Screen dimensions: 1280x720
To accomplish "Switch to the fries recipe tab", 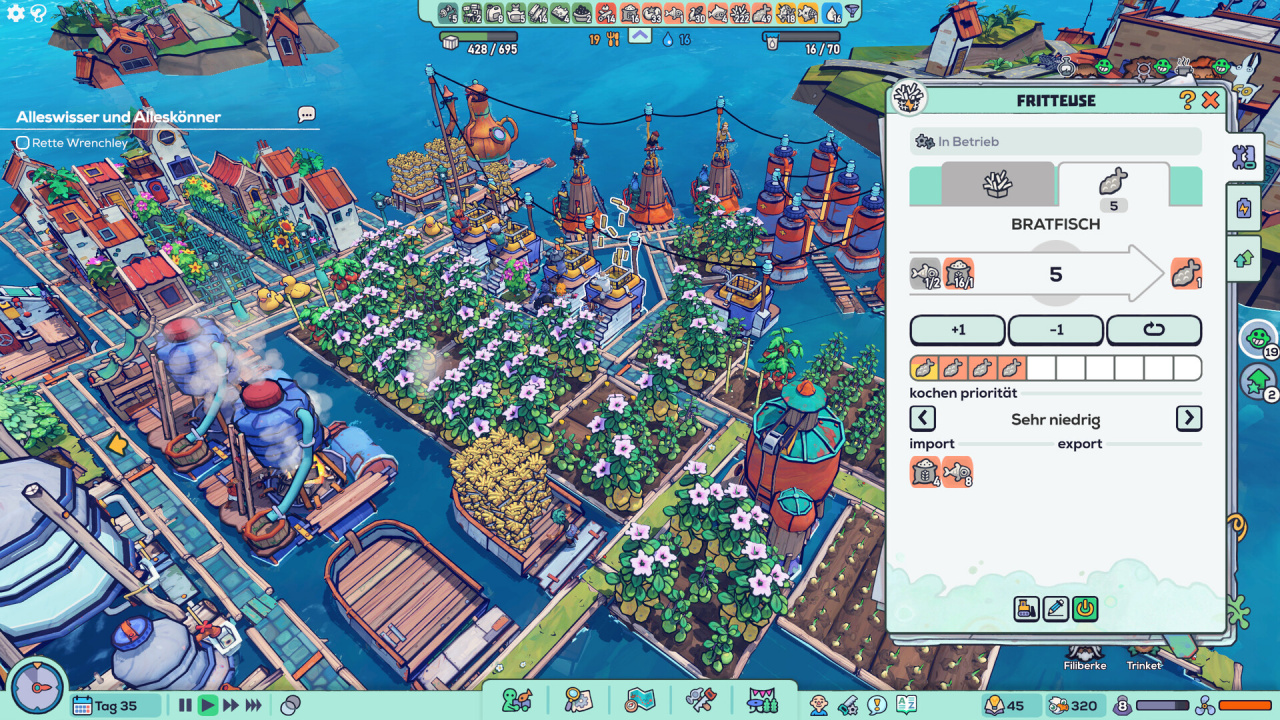I will 997,184.
